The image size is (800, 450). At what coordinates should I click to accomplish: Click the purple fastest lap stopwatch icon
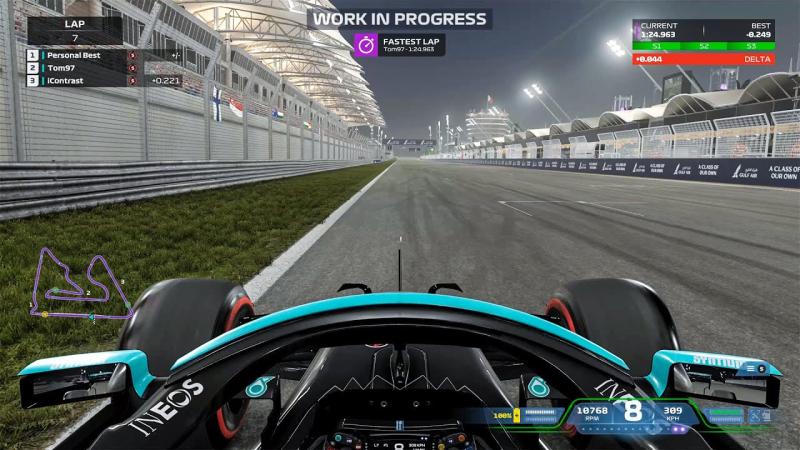pos(366,44)
